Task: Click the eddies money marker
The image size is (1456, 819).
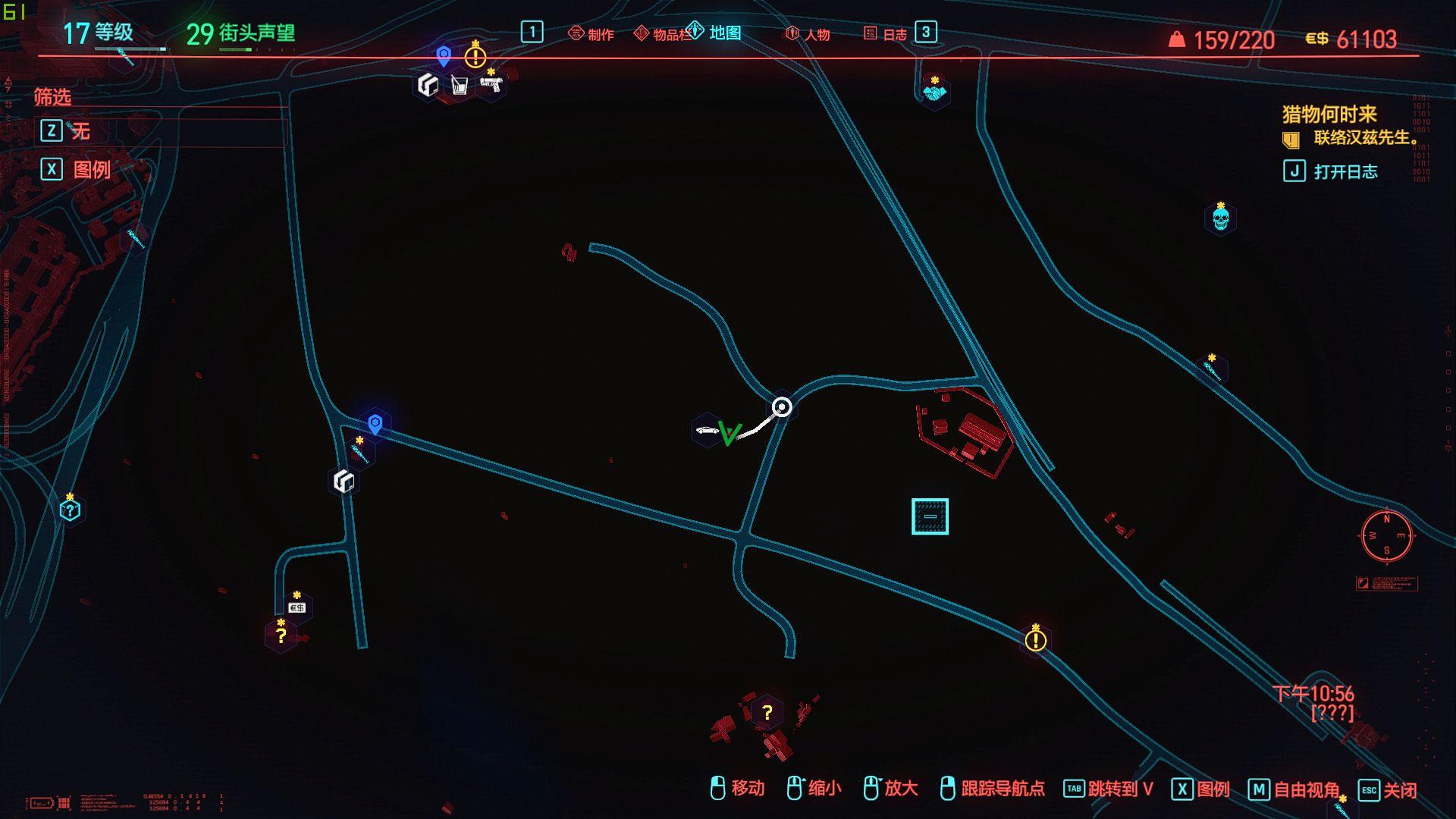Action: pyautogui.click(x=297, y=608)
